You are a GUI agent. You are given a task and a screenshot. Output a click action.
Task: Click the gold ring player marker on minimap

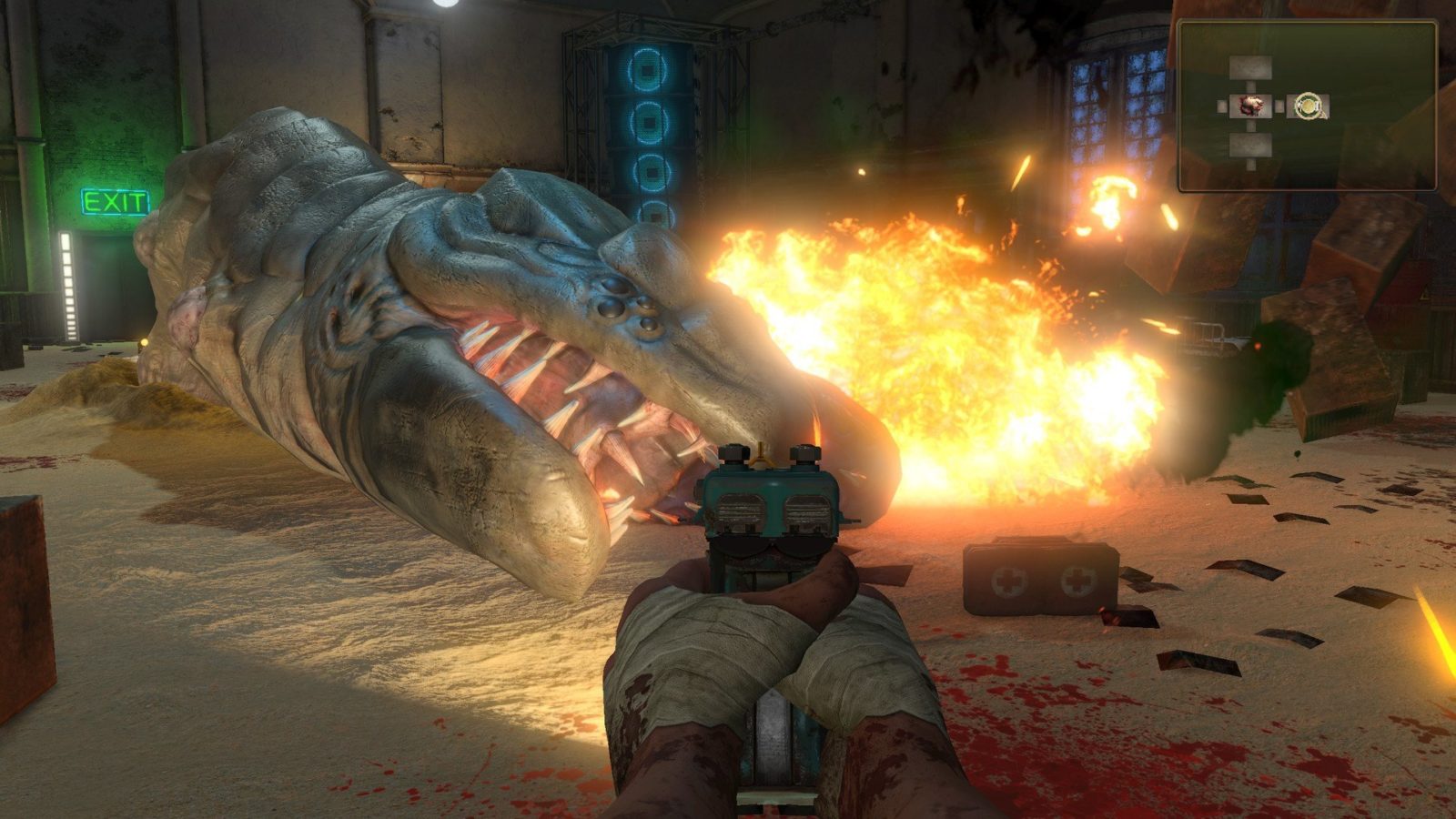1309,106
